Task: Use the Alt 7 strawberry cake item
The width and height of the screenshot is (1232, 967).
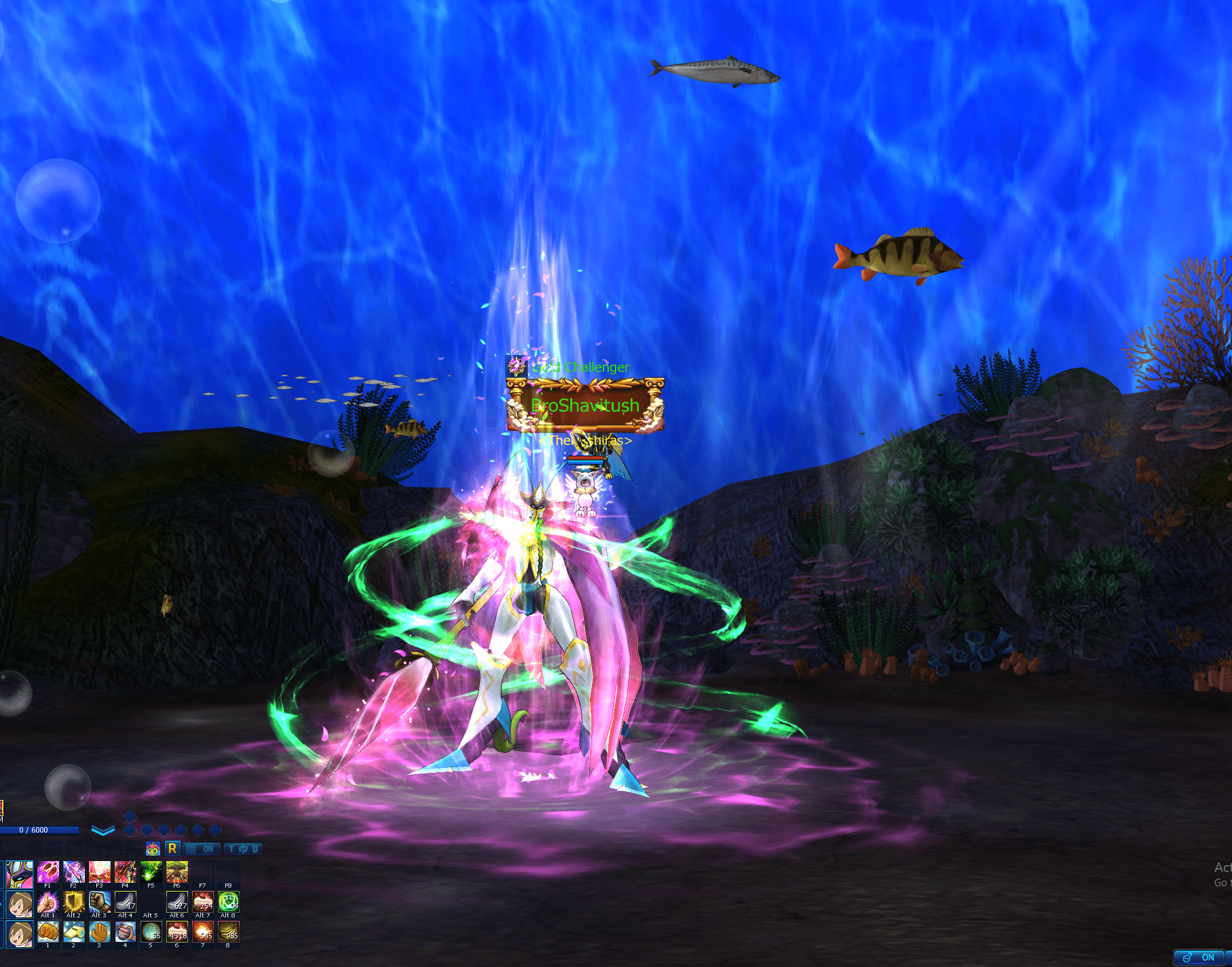Action: (x=202, y=902)
